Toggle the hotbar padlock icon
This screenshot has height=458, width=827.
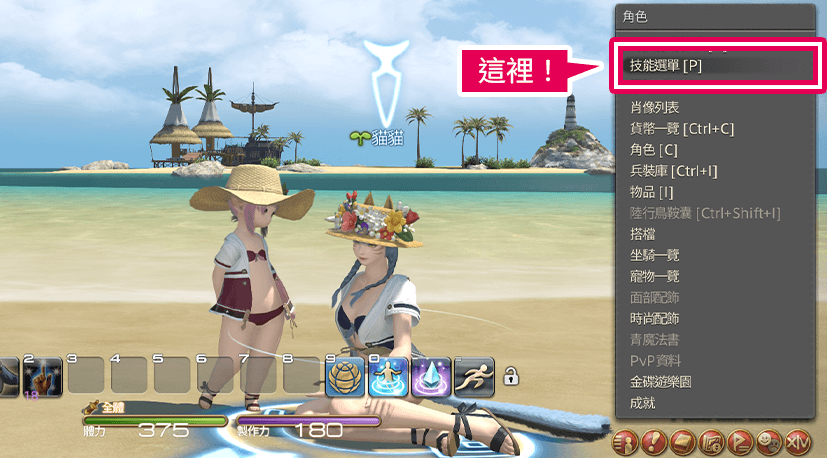click(x=511, y=377)
